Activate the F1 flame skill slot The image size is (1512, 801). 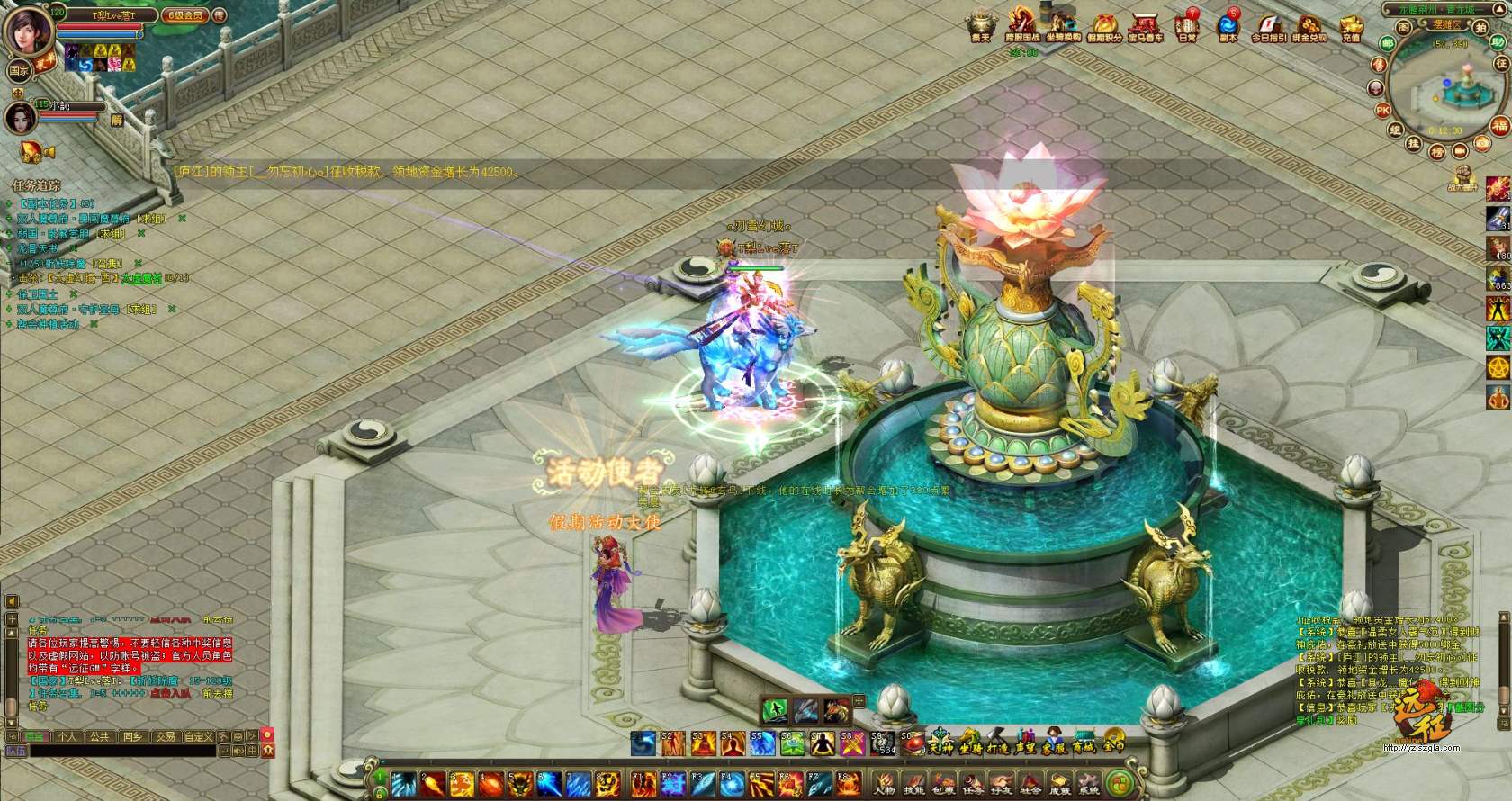click(x=642, y=783)
